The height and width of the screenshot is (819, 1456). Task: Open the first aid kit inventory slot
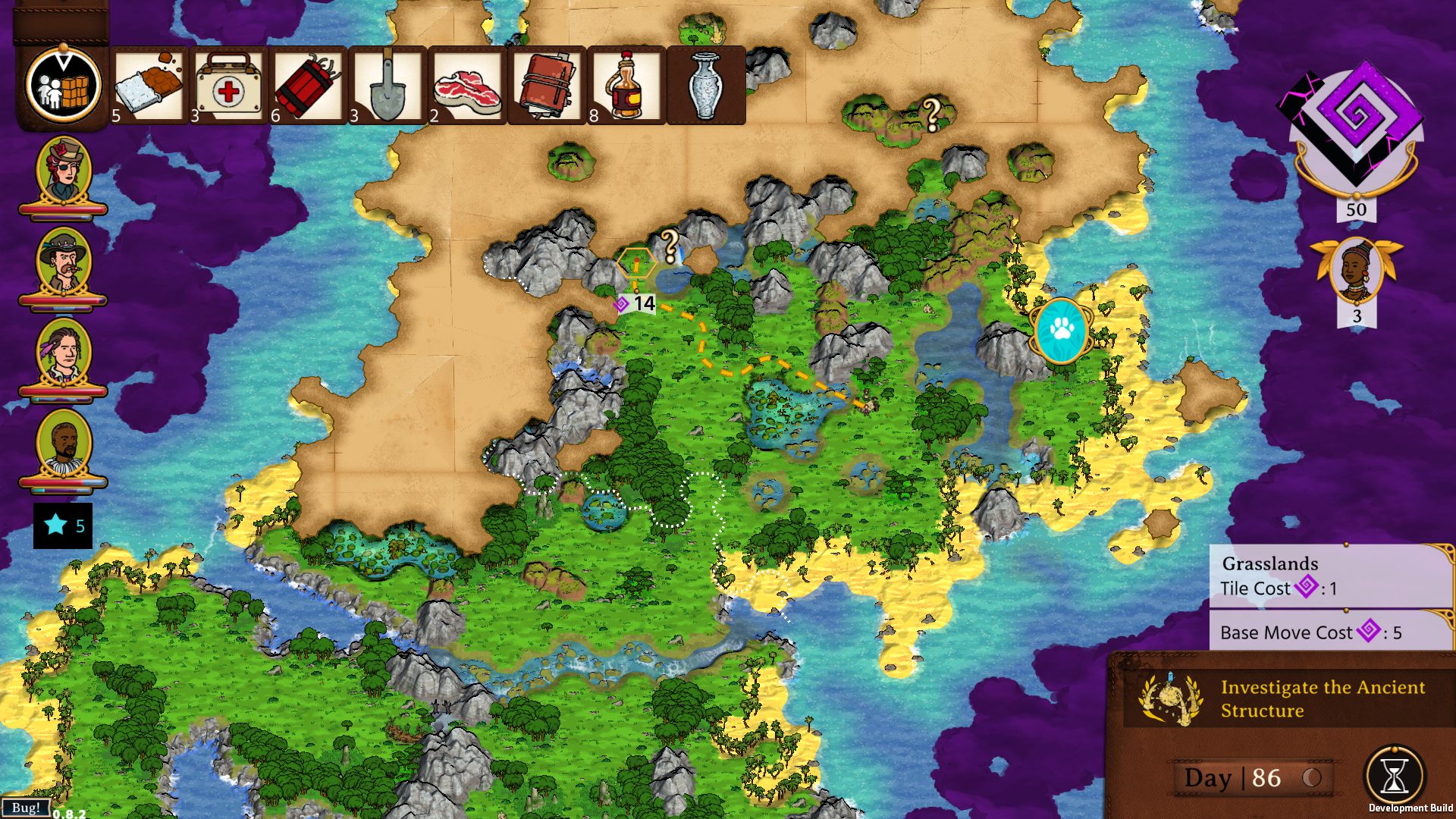[x=228, y=83]
